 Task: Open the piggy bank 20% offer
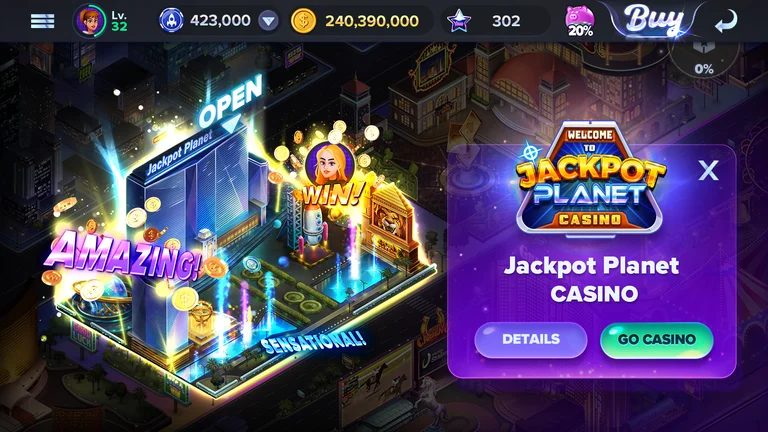click(580, 21)
